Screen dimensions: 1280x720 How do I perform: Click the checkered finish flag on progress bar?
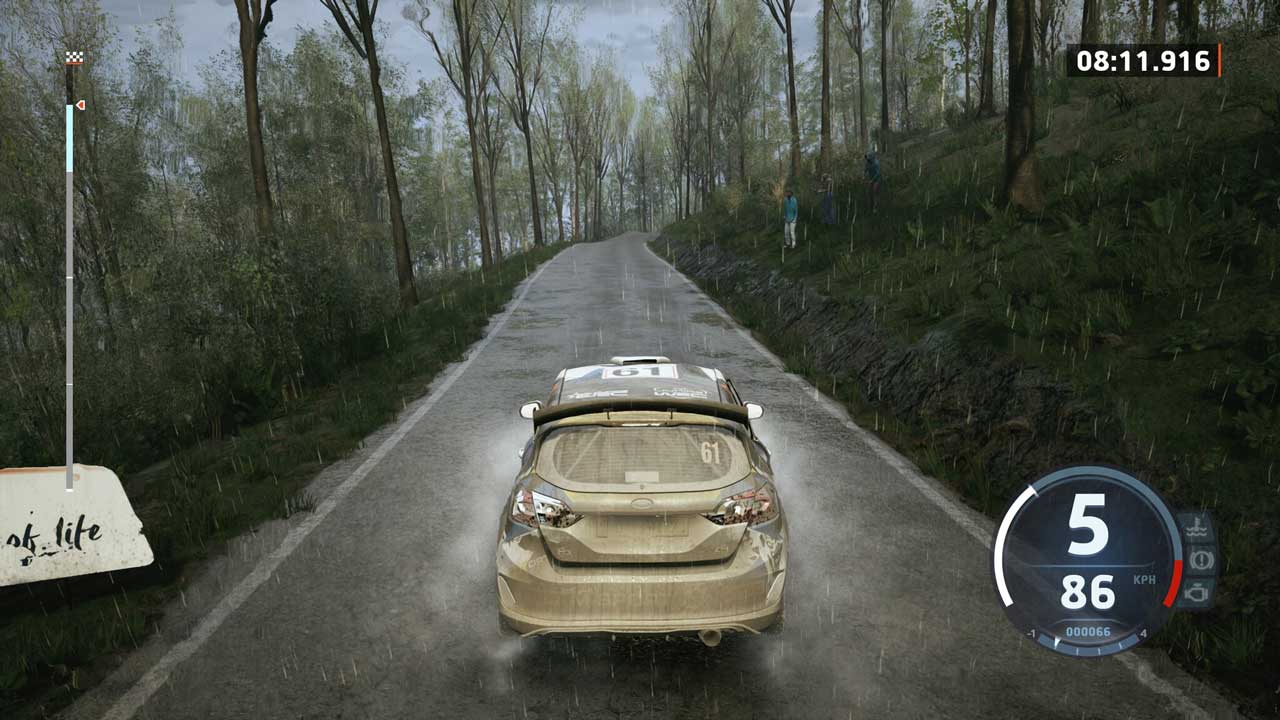coord(74,58)
